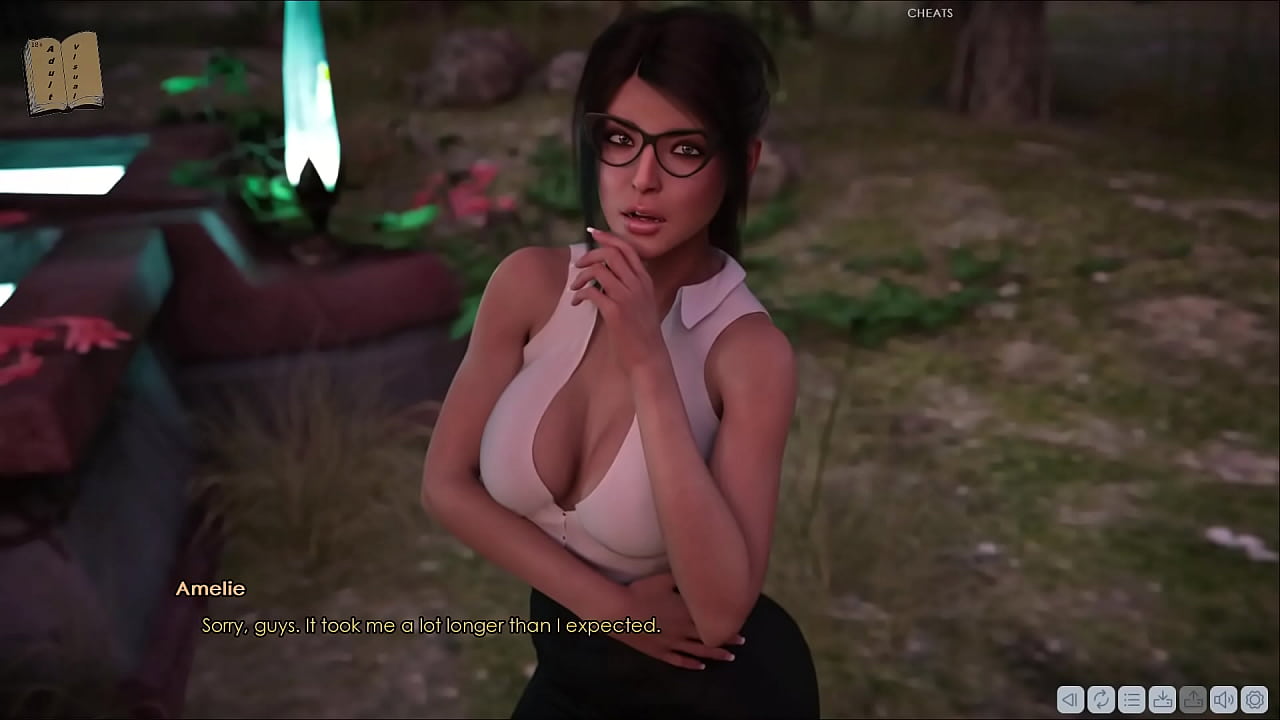Load a save with the upload icon
The height and width of the screenshot is (720, 1280).
point(1191,700)
